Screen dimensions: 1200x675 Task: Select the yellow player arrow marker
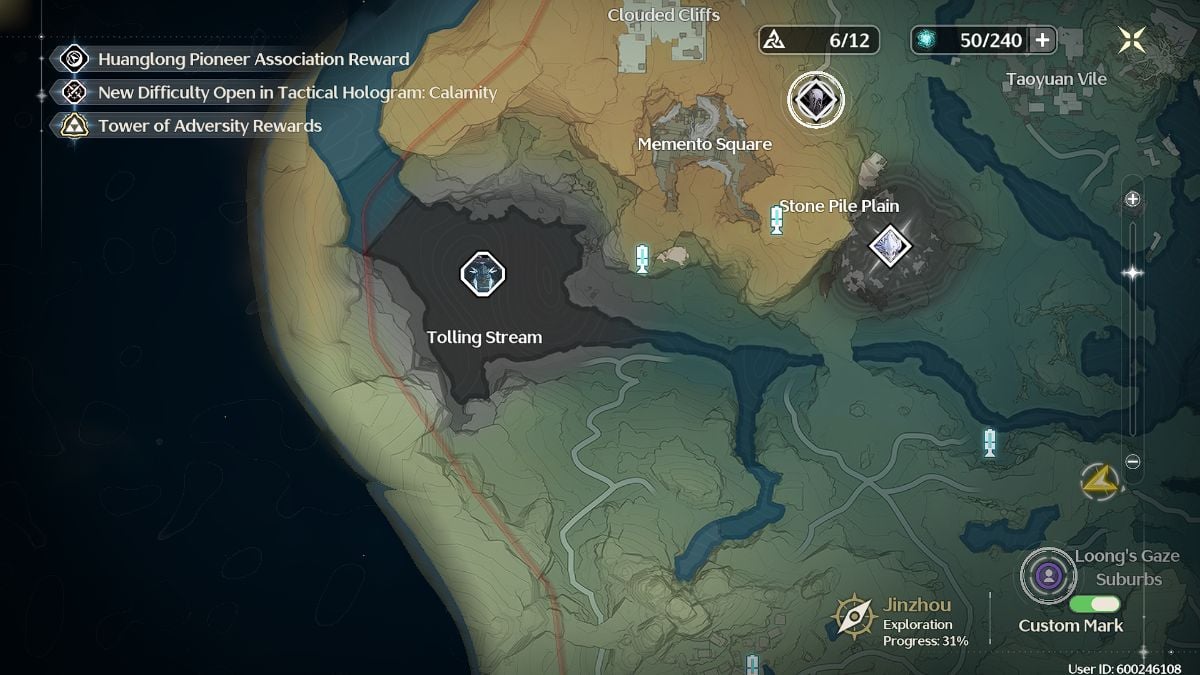[1098, 481]
